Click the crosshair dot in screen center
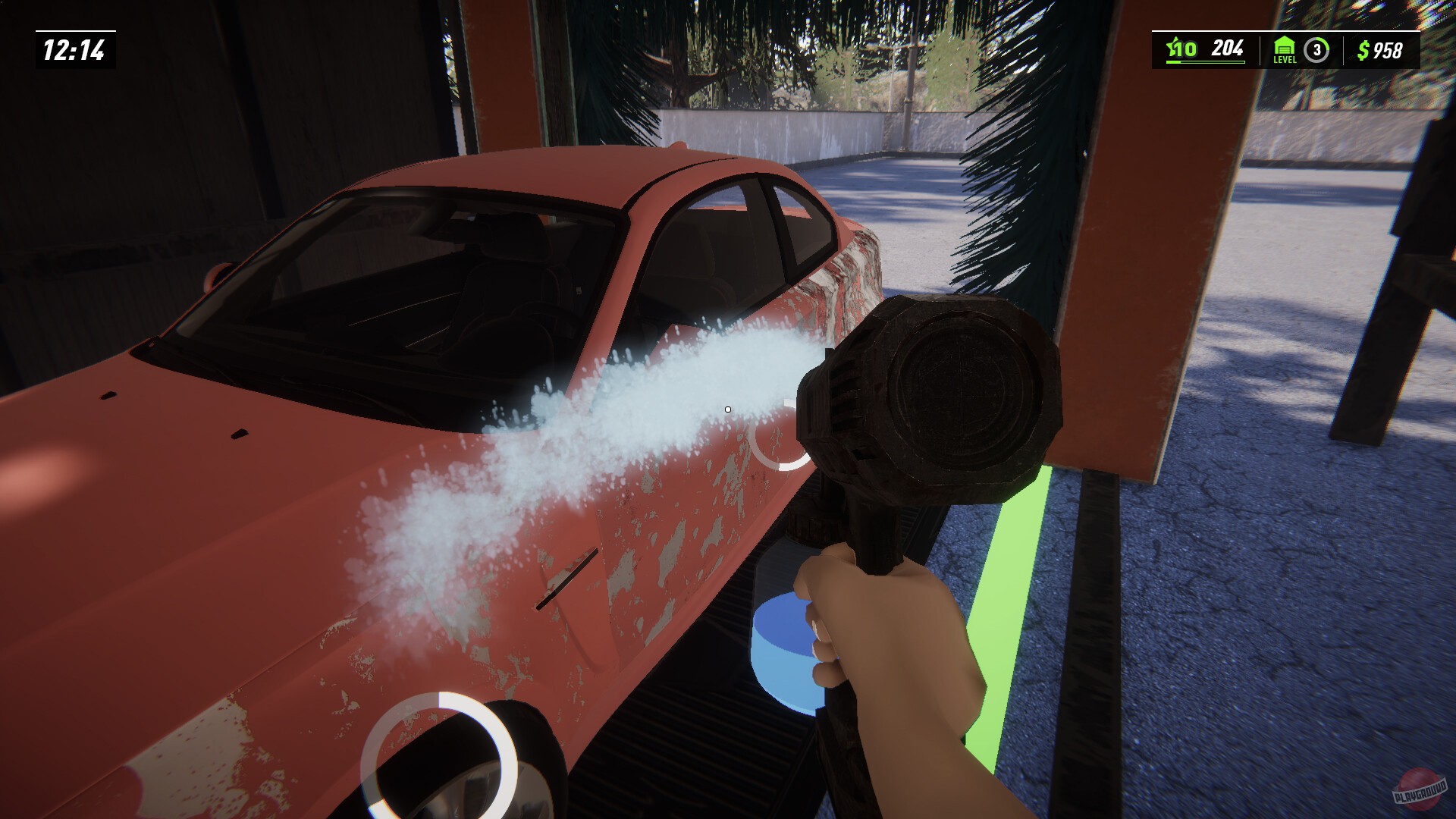Viewport: 1456px width, 819px height. (x=727, y=409)
